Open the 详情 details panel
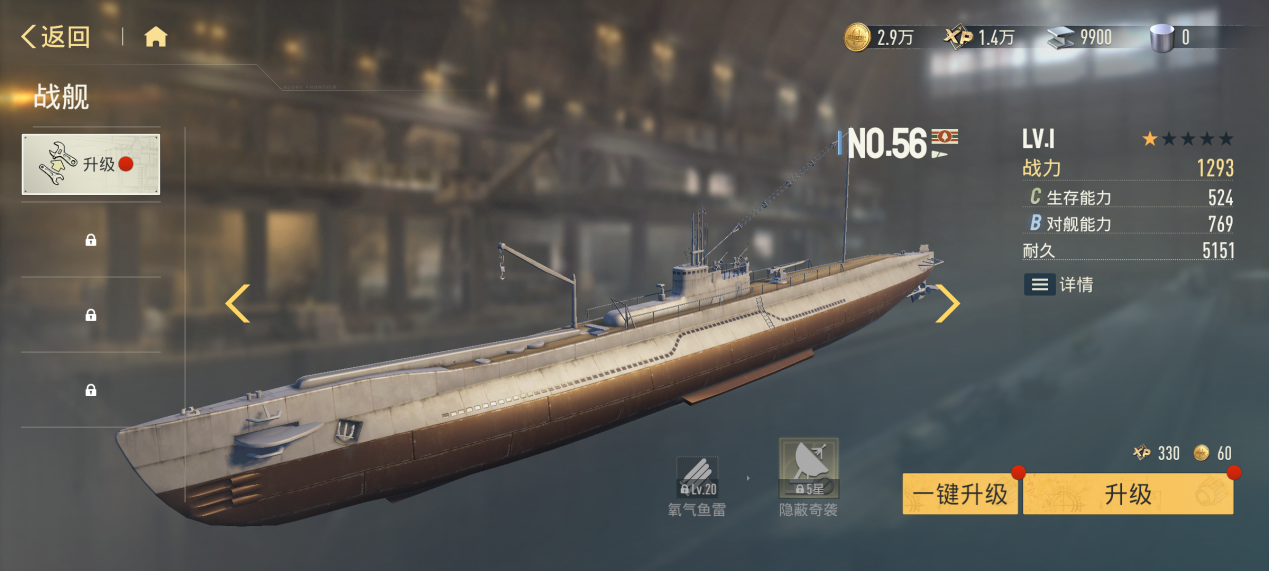 [1059, 285]
